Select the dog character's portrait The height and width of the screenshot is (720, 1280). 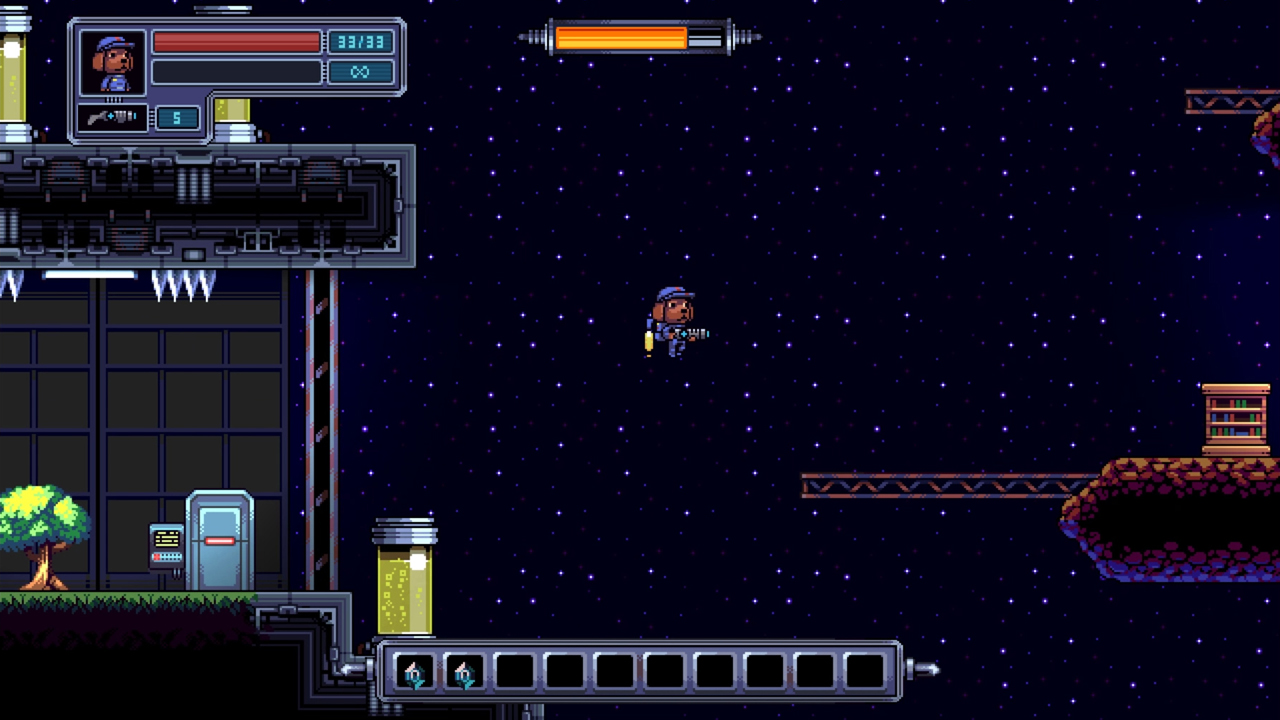112,60
